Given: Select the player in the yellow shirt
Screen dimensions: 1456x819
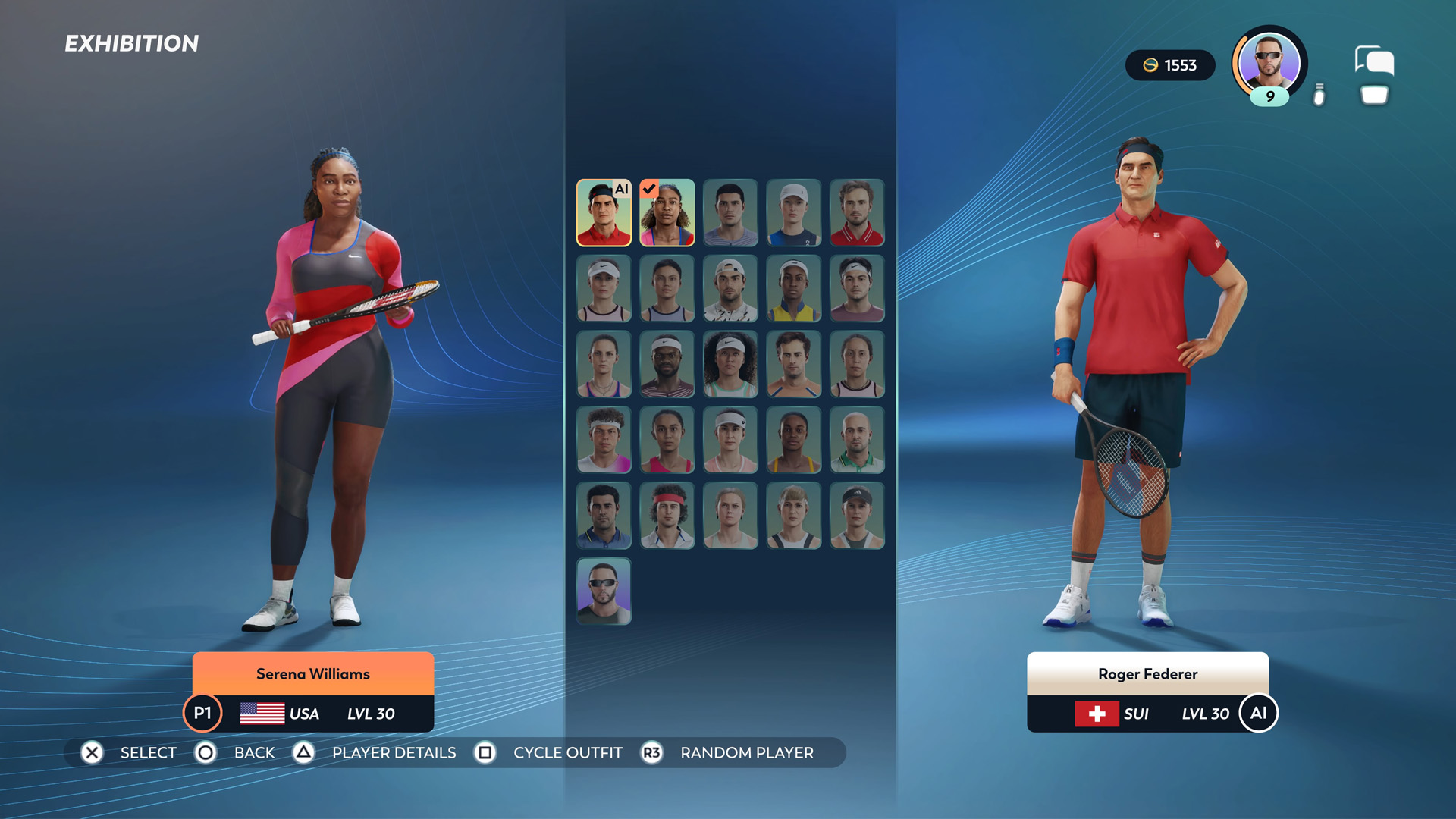Looking at the screenshot, I should point(793,289).
